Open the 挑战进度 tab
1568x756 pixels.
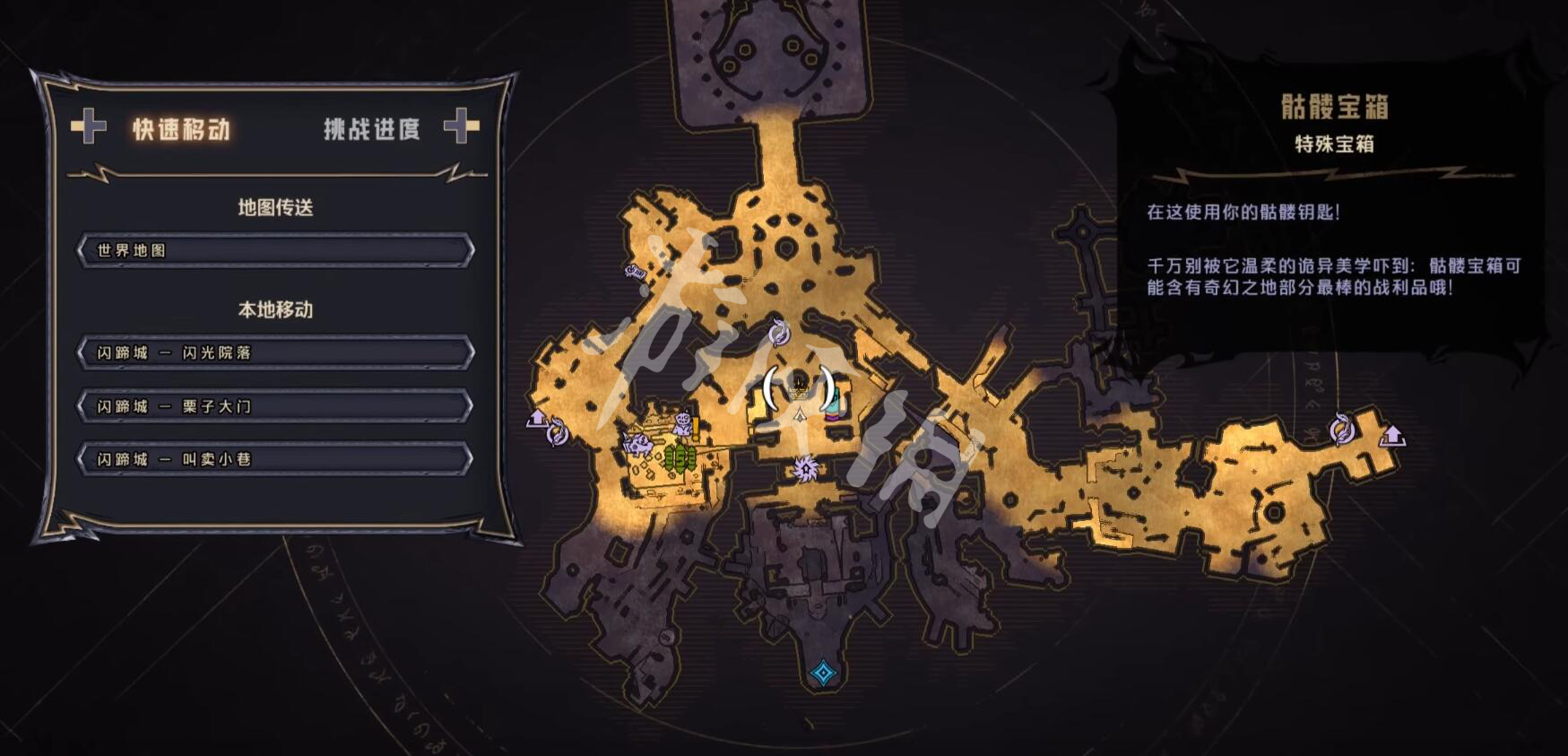pyautogui.click(x=371, y=129)
